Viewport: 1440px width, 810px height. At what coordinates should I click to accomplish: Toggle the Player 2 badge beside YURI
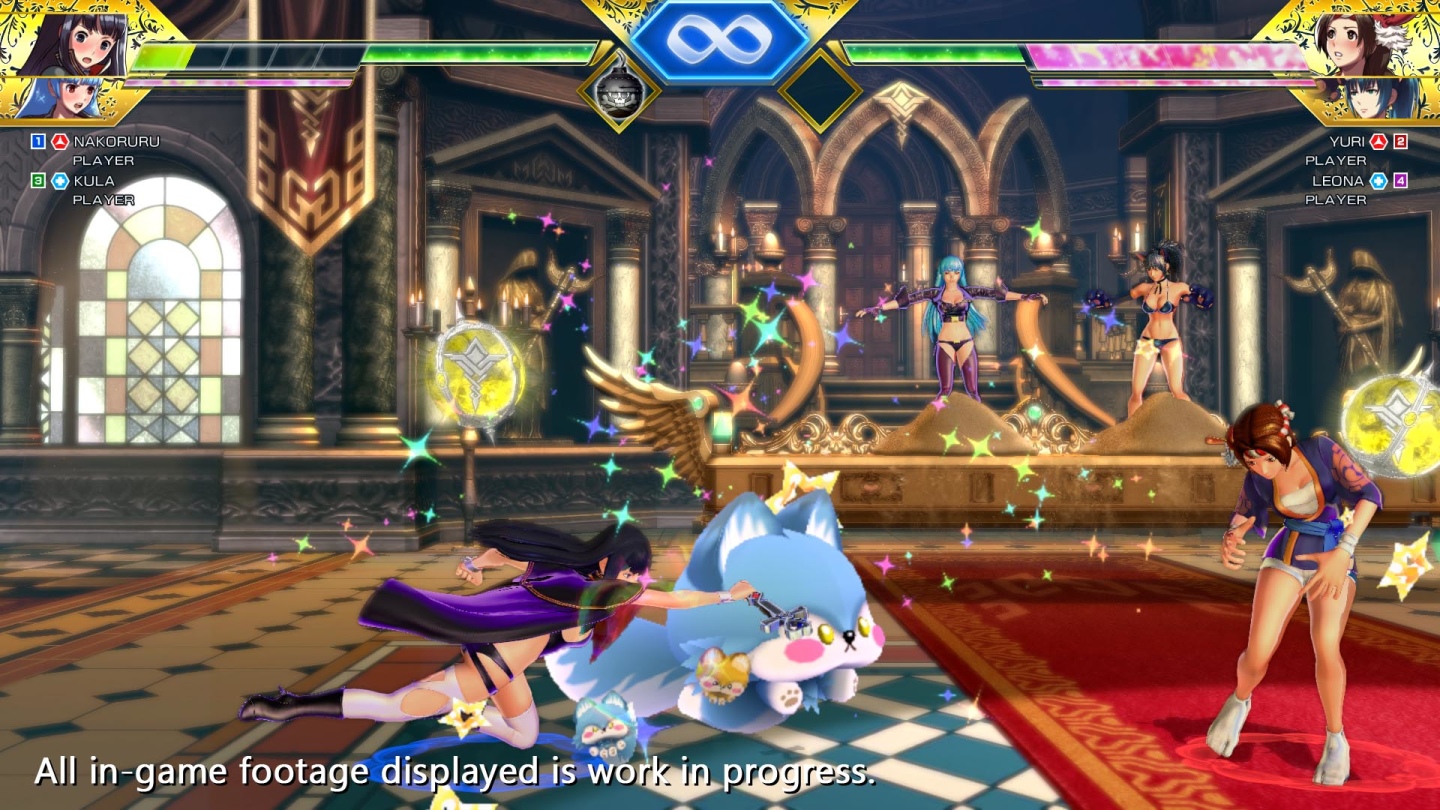(x=1400, y=141)
